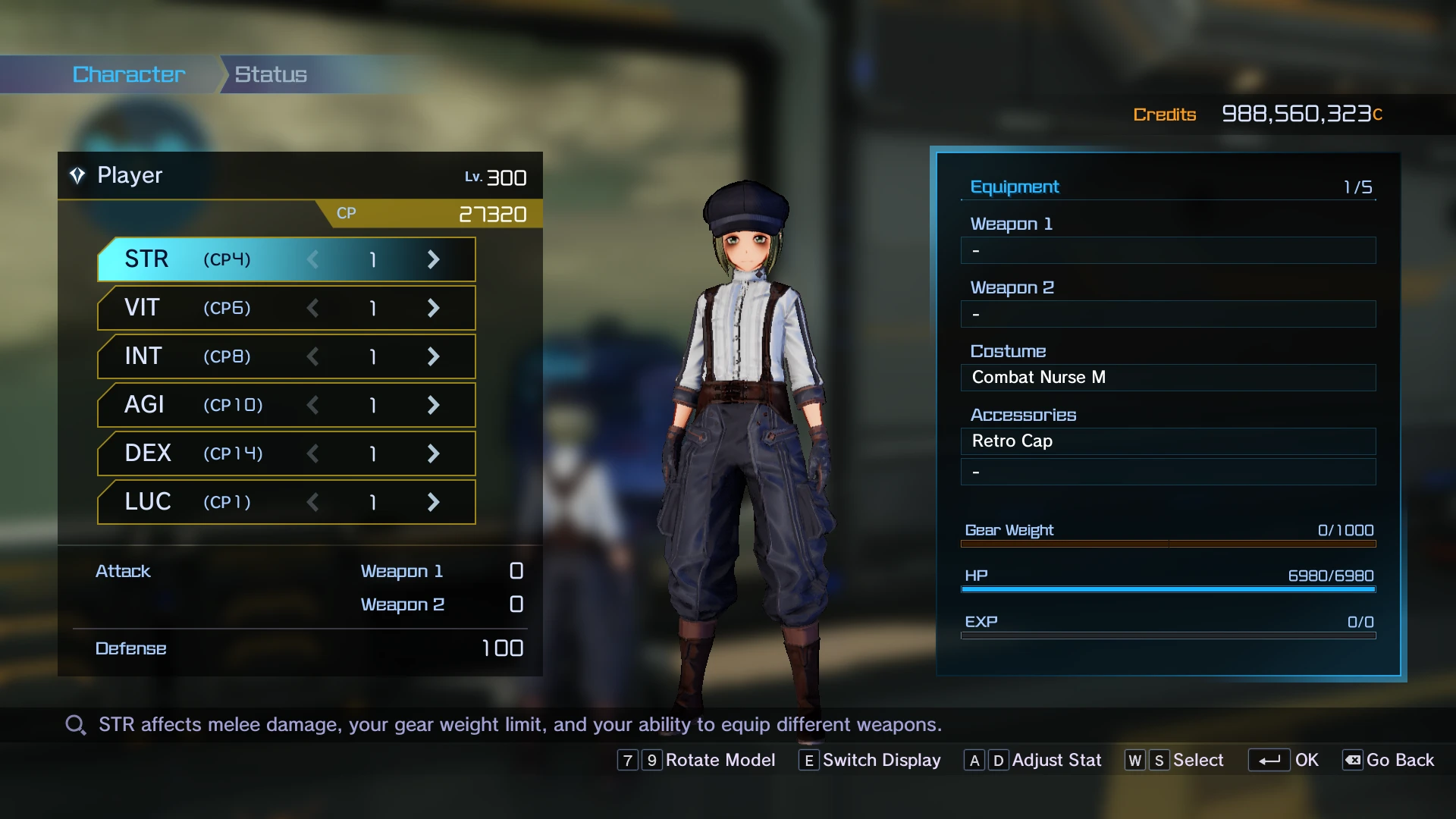Select the Character tab
The height and width of the screenshot is (819, 1456).
127,74
